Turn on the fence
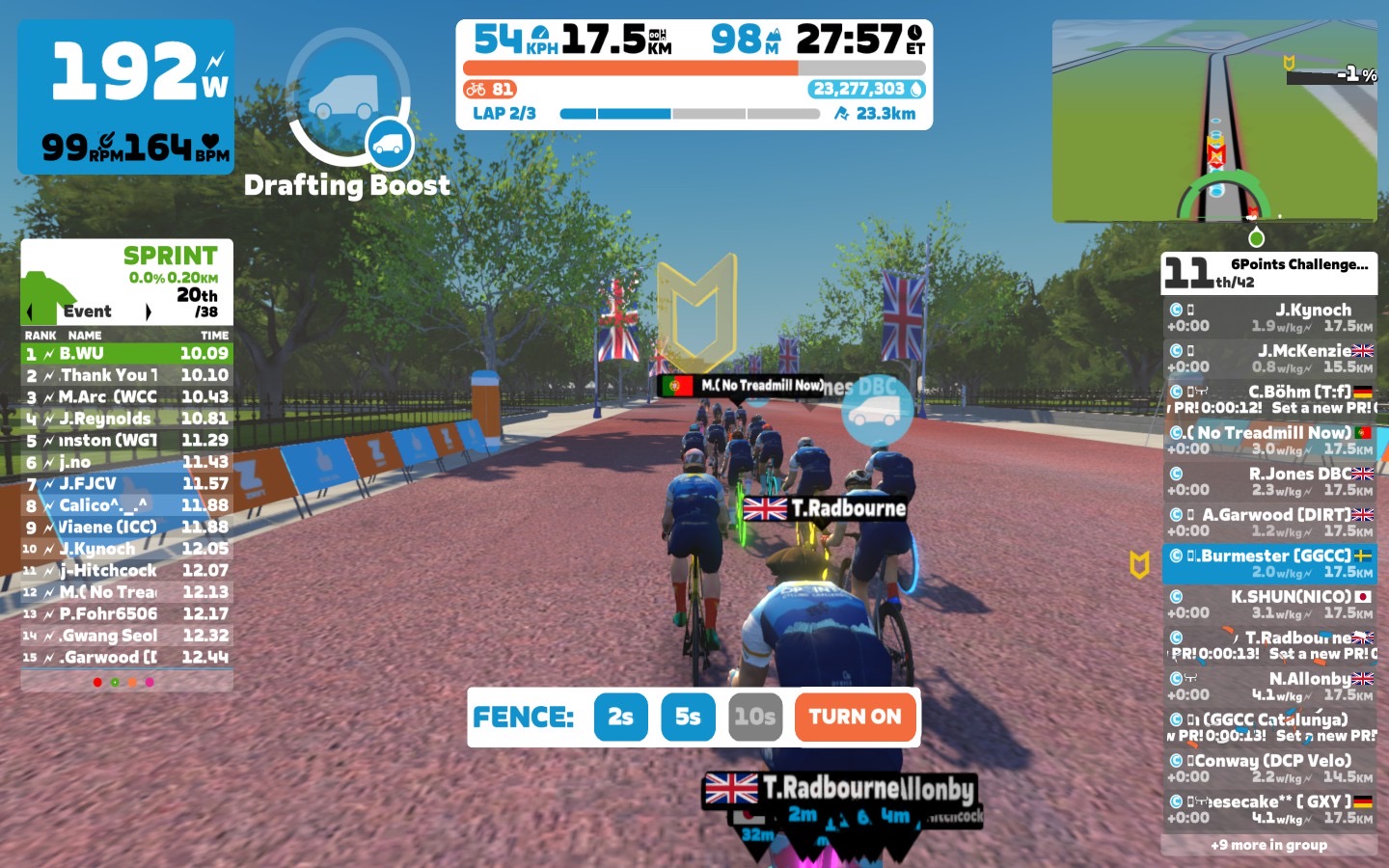The height and width of the screenshot is (868, 1389). click(855, 717)
